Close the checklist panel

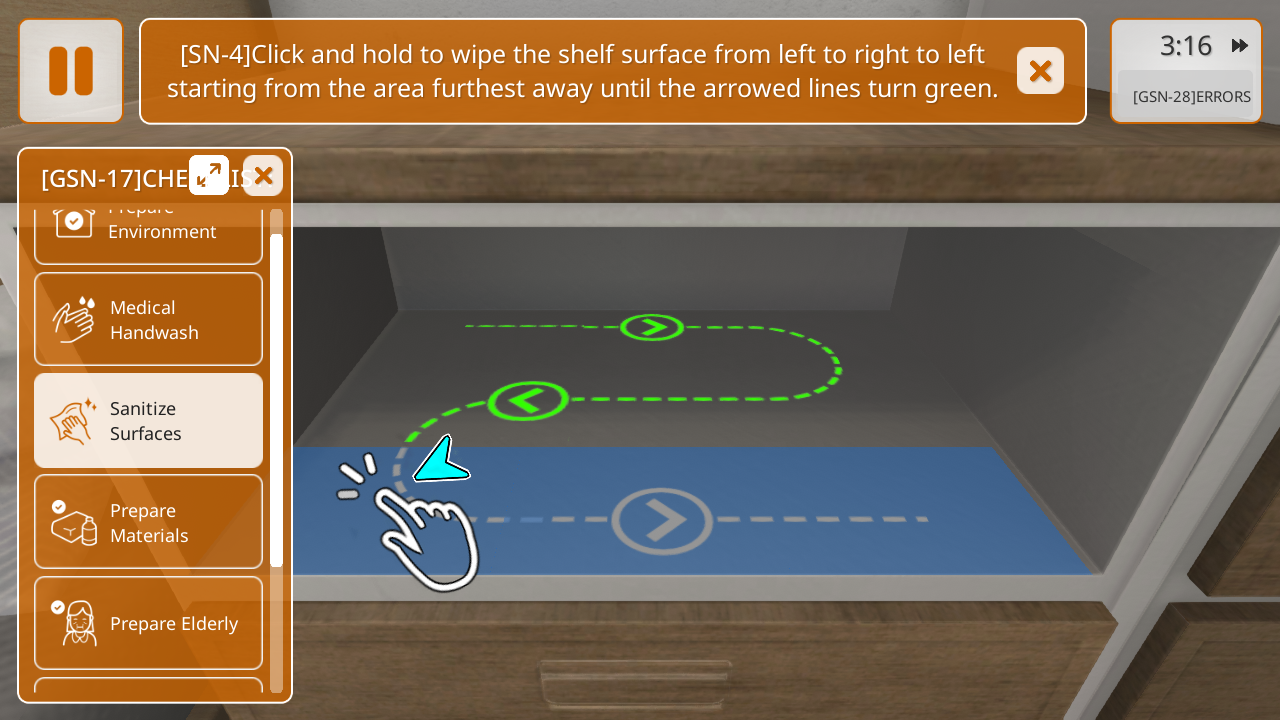click(263, 176)
